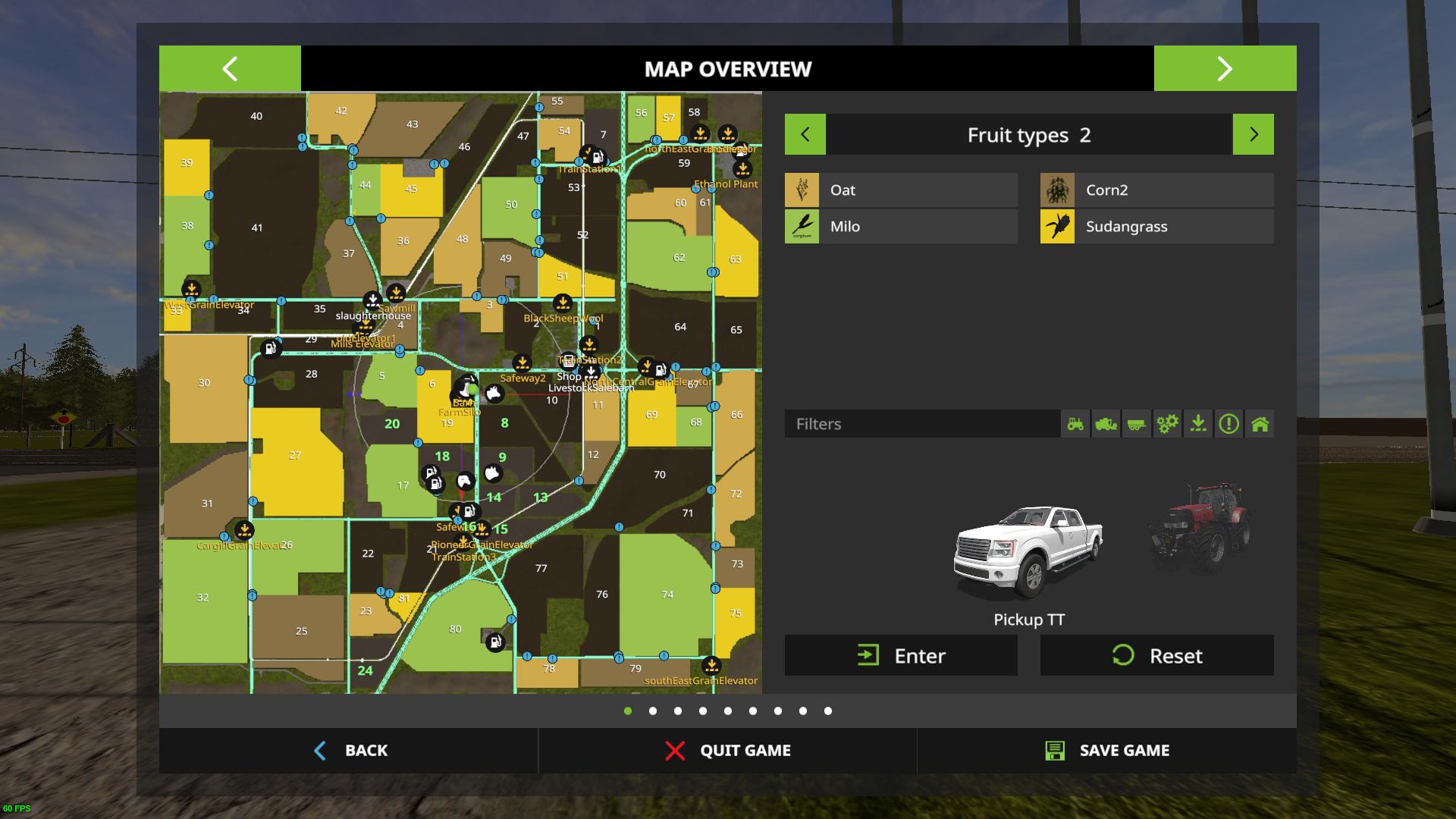Toggle the exclamation mark map filter
The image size is (1456, 819).
pyautogui.click(x=1228, y=424)
